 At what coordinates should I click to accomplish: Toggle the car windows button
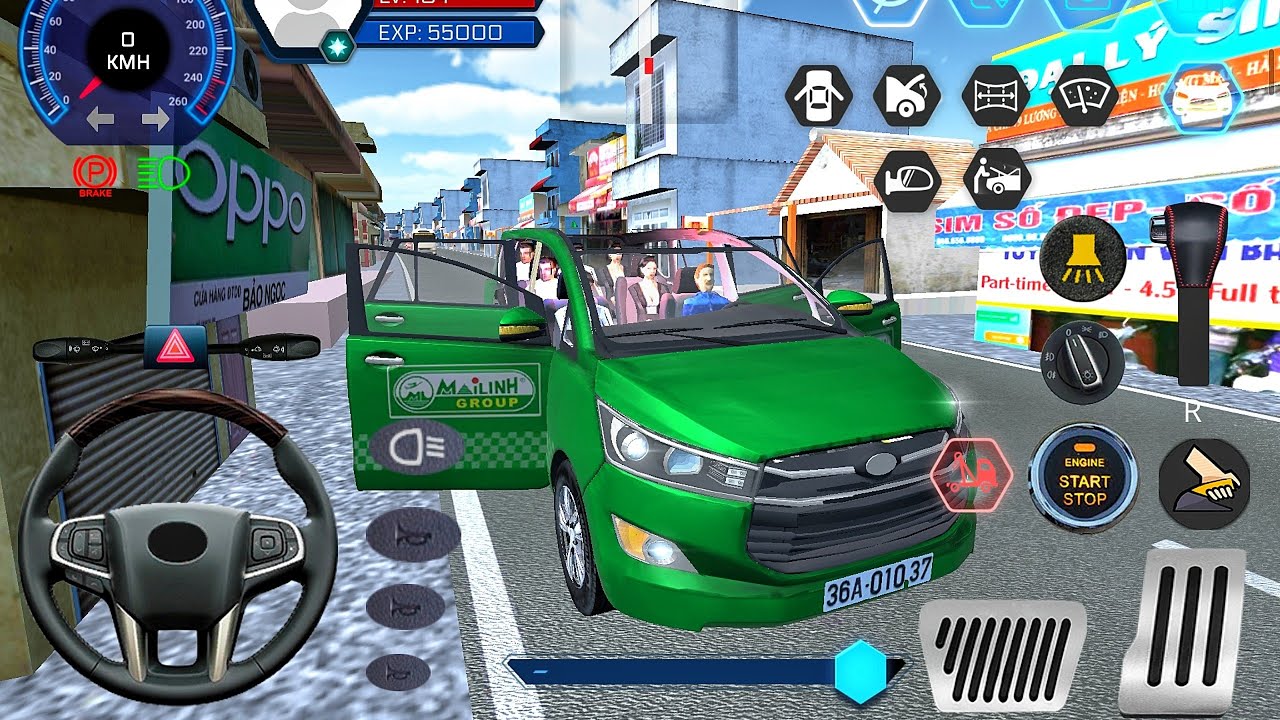point(995,97)
